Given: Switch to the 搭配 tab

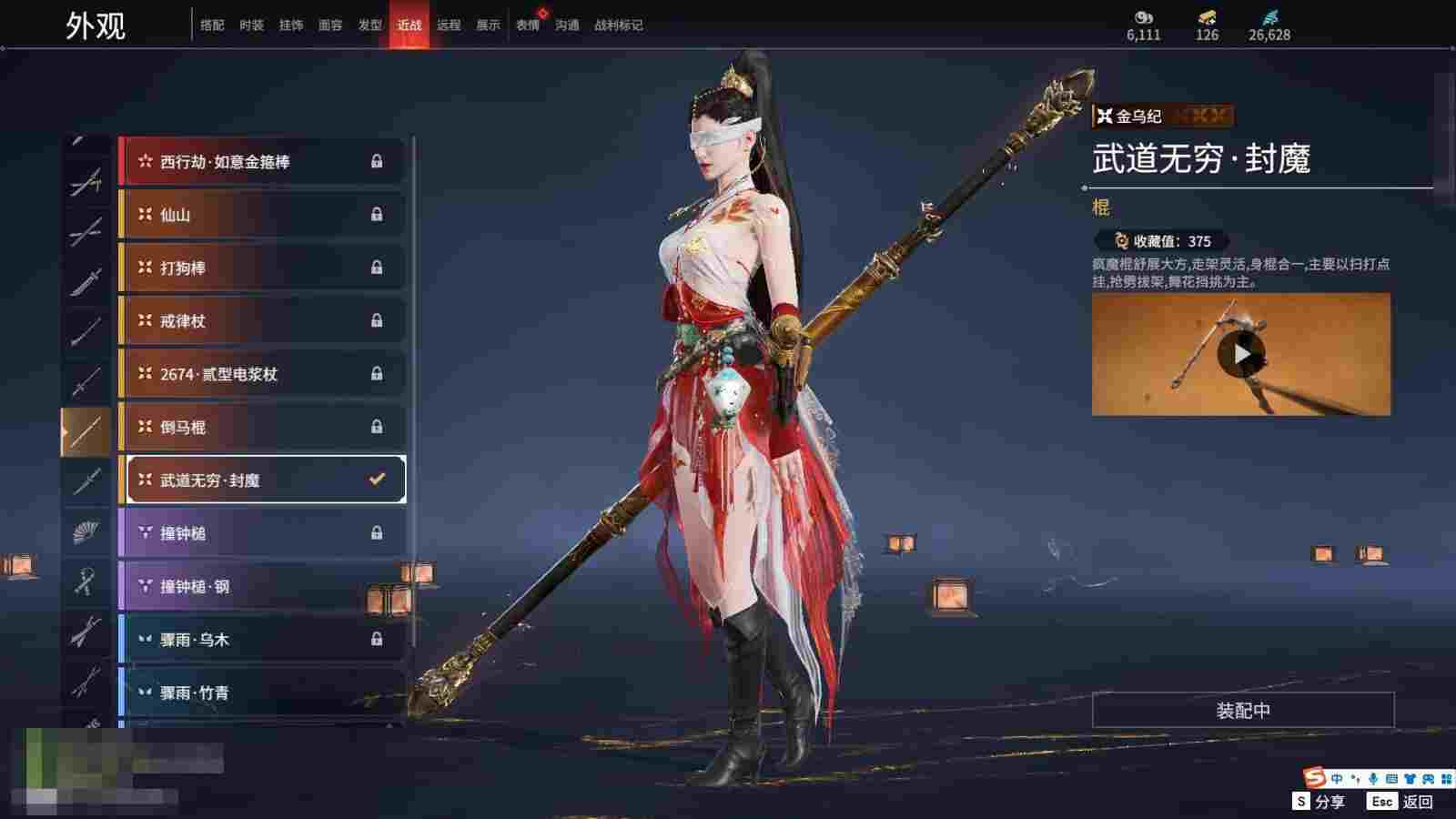Looking at the screenshot, I should 212,25.
